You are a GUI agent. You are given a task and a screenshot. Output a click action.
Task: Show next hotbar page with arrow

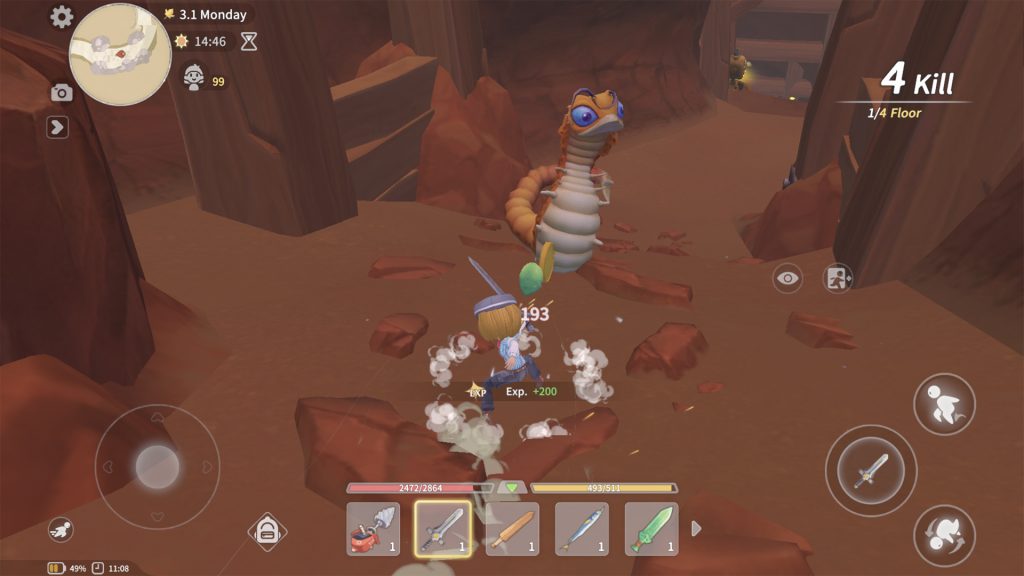(697, 529)
